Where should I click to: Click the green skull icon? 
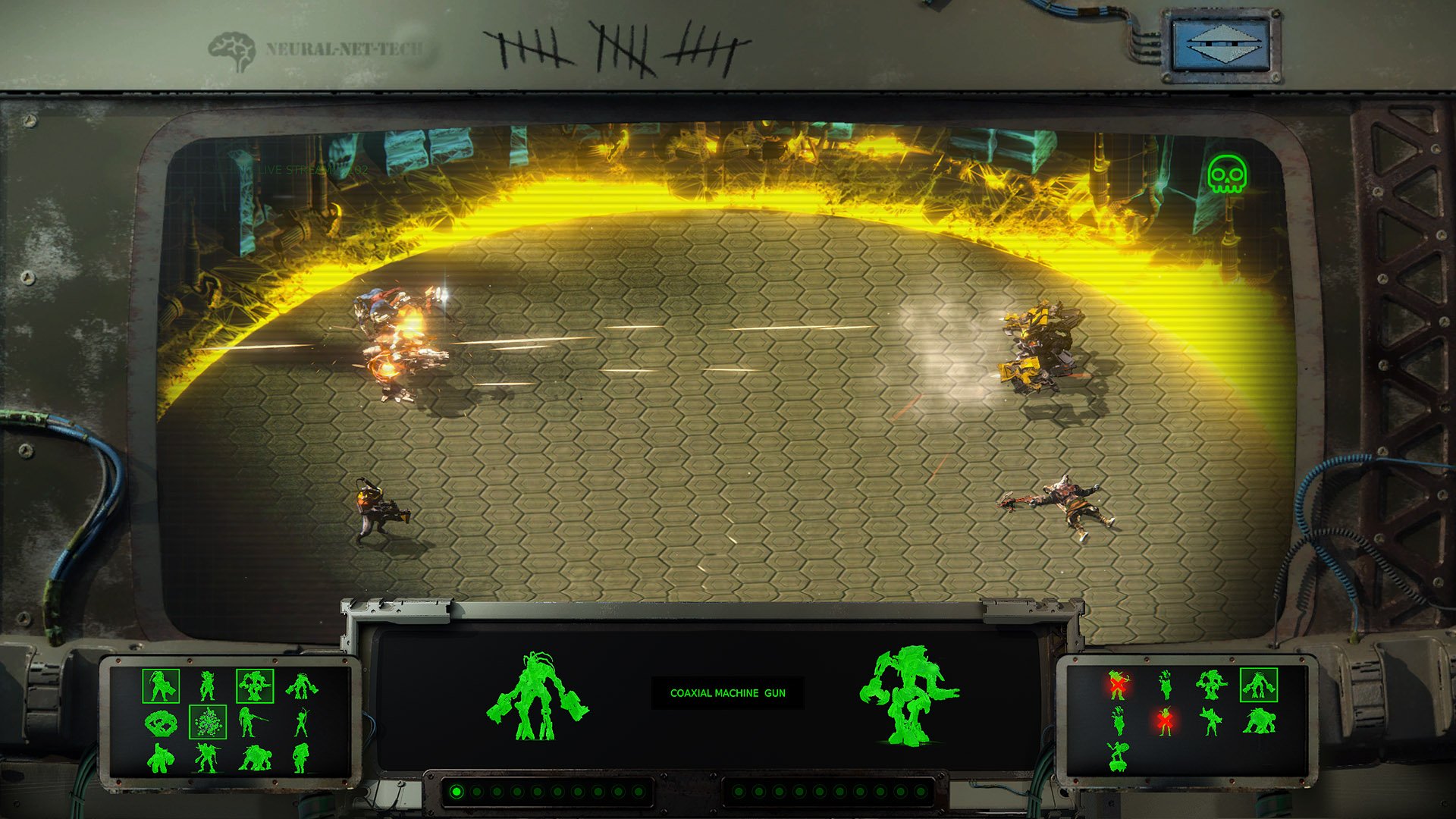coord(1226,174)
